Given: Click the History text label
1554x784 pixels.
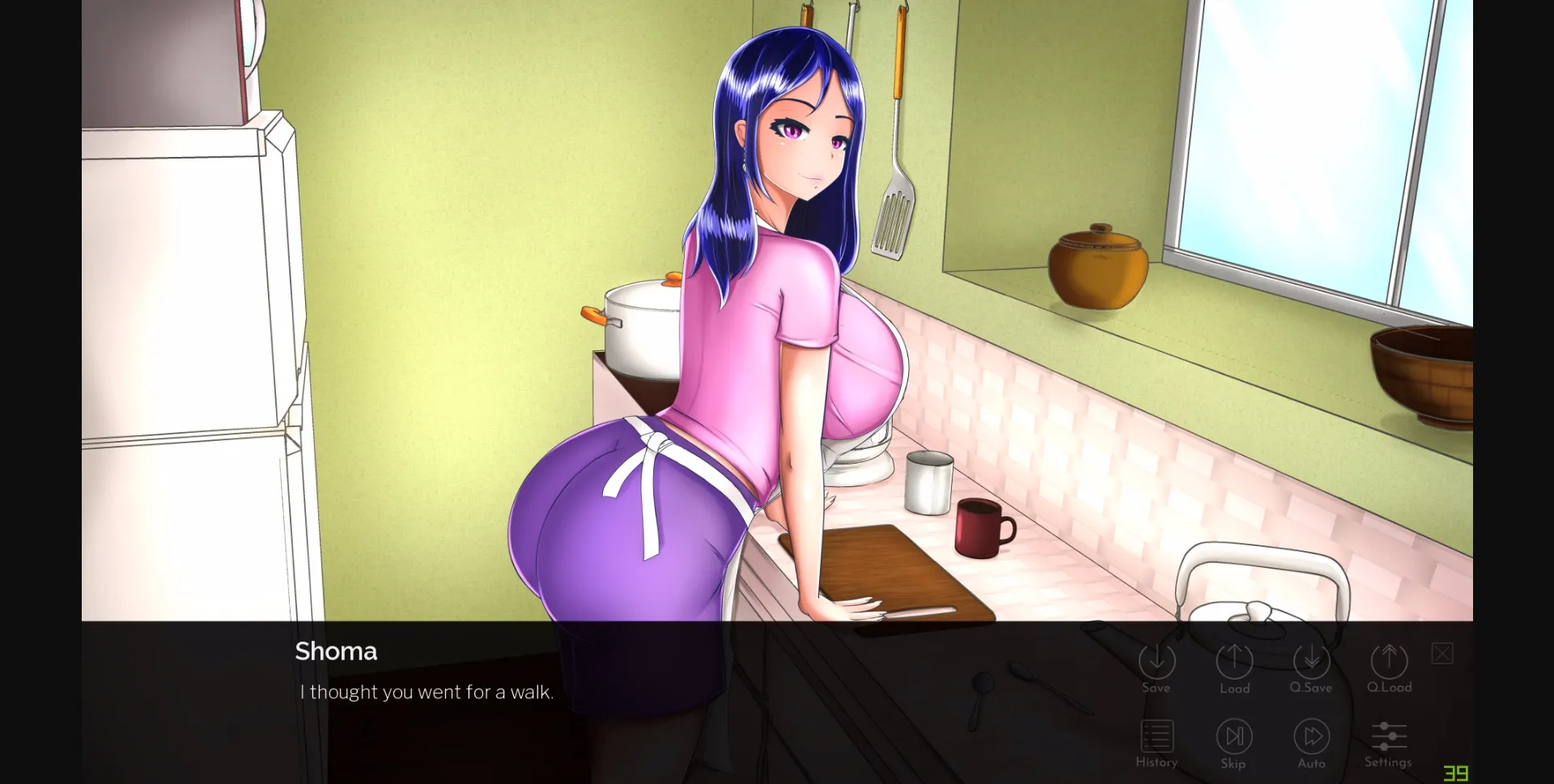Looking at the screenshot, I should coord(1157,761).
